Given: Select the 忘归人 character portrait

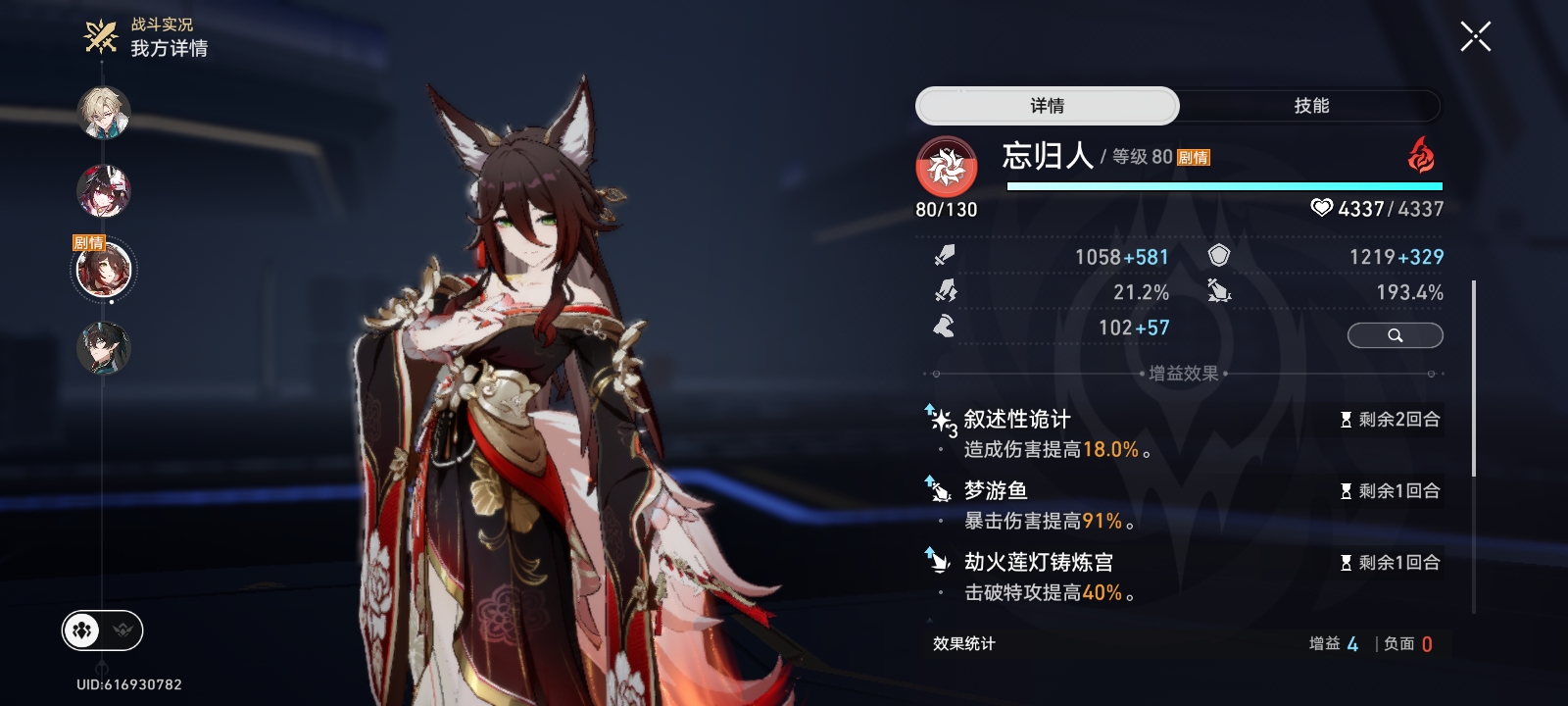Looking at the screenshot, I should pyautogui.click(x=104, y=270).
